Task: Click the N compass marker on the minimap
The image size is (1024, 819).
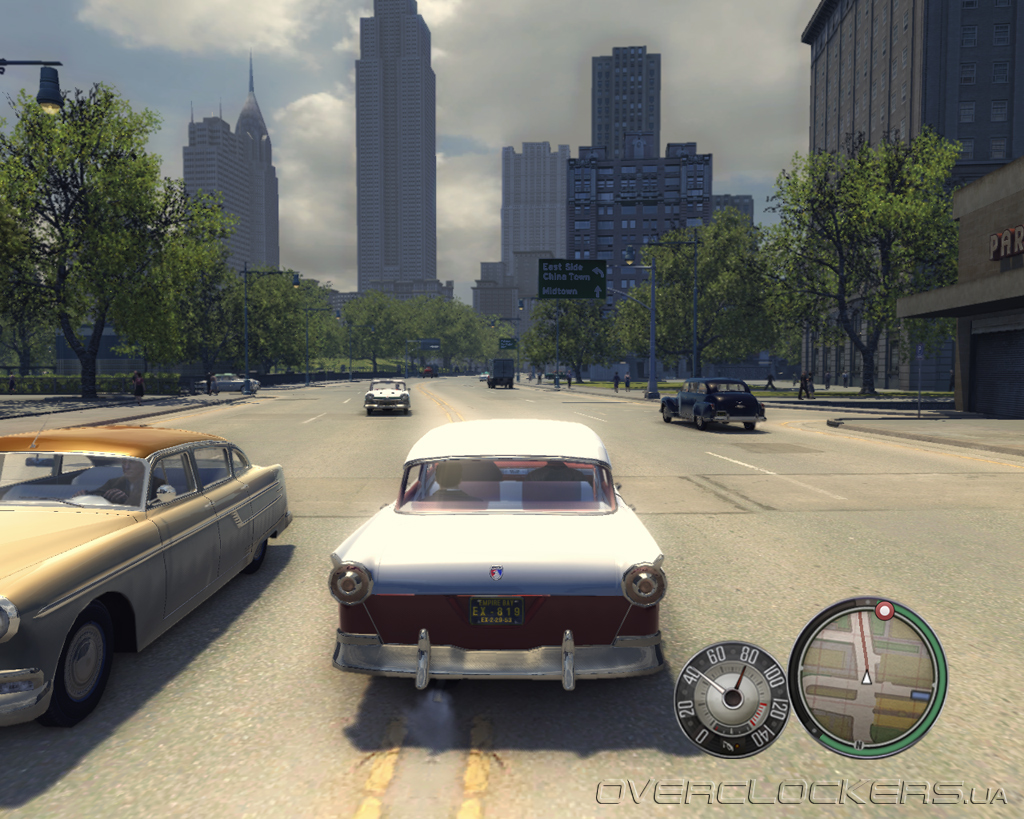Action: (857, 745)
